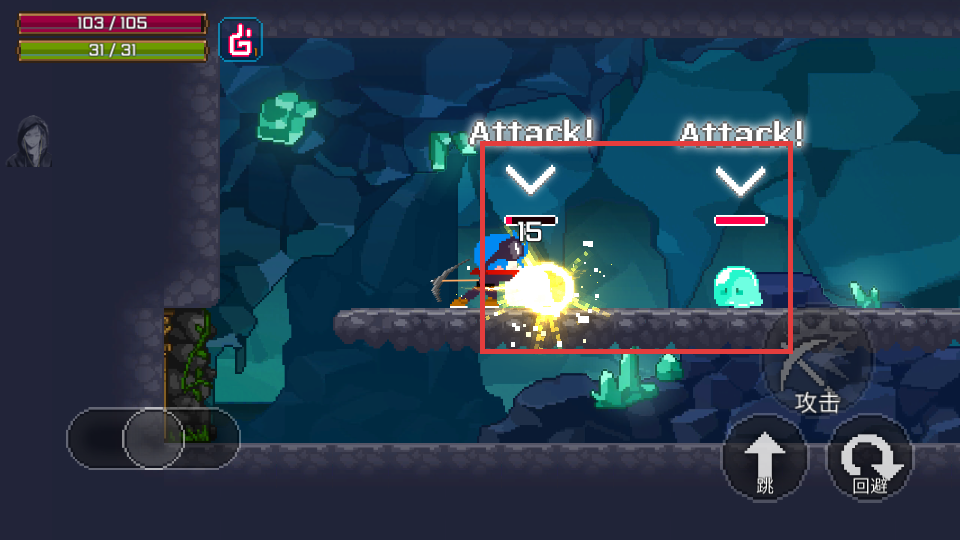
Task: Select the pink hand buff icon
Action: [240, 40]
